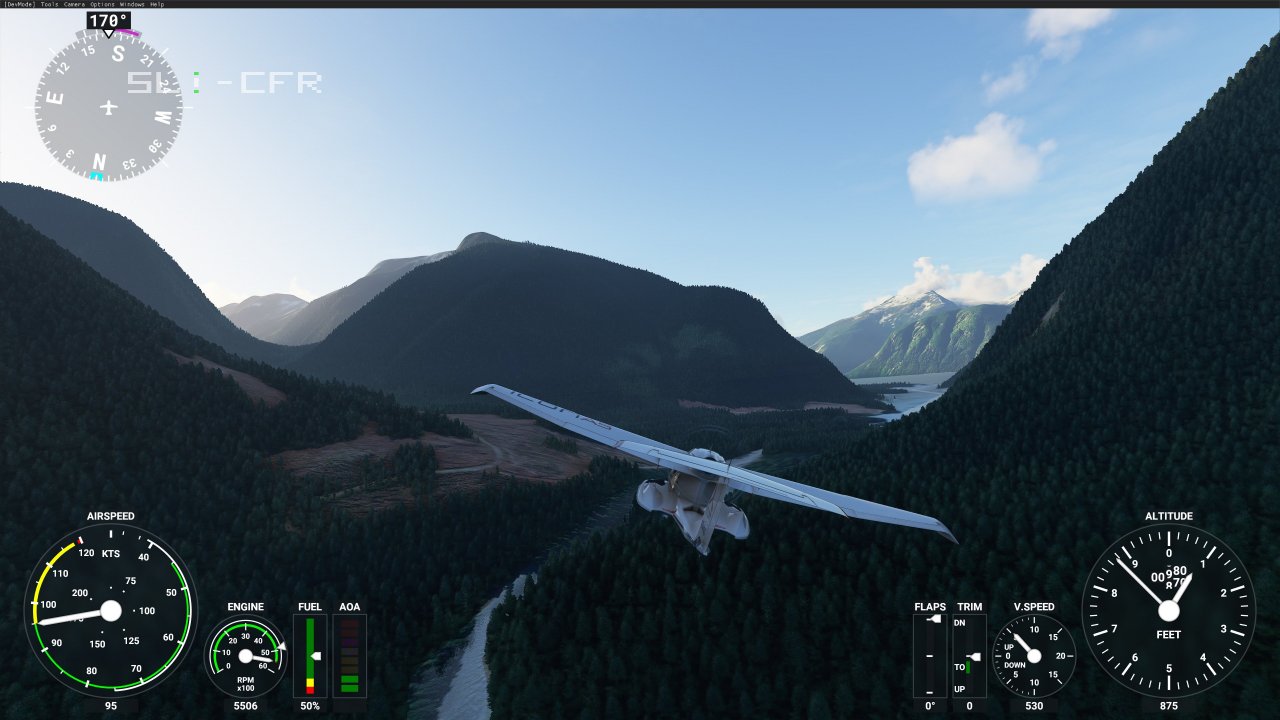The width and height of the screenshot is (1280, 720).
Task: Click the SW:-CFR registration watermark text
Action: [224, 80]
